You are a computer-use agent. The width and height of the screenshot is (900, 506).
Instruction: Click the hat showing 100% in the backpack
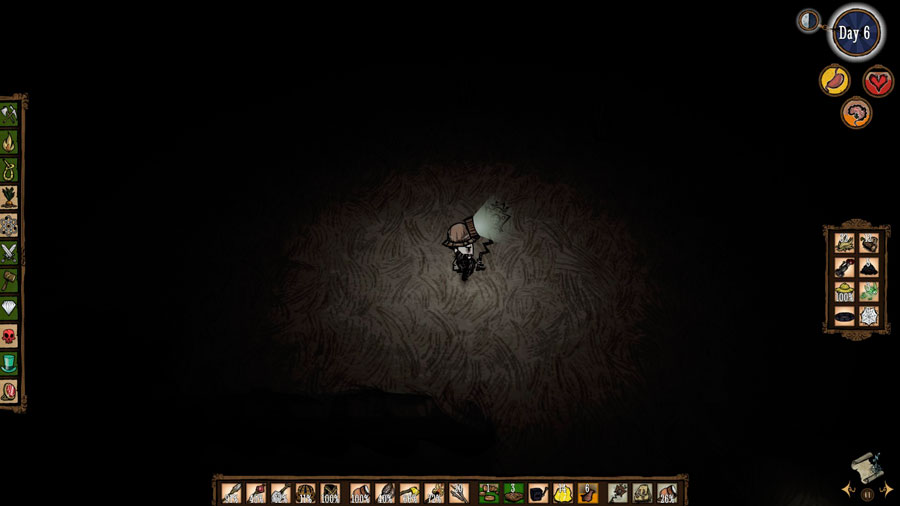[x=845, y=291]
